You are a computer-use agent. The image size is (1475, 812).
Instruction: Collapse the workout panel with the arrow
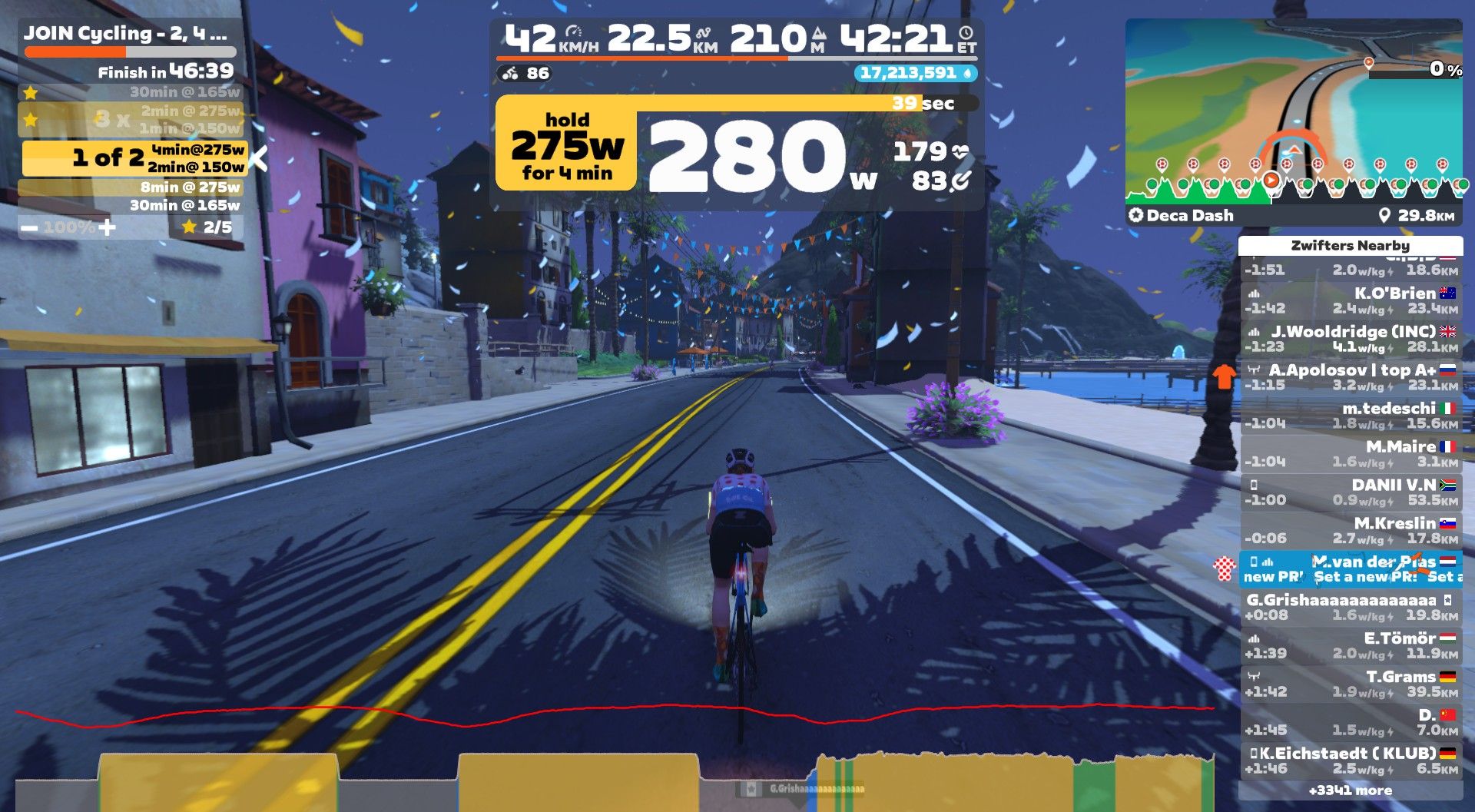coord(260,159)
